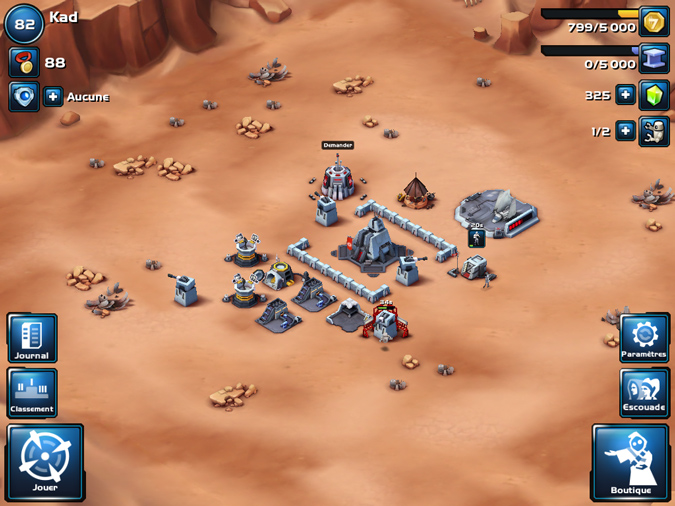View the Escouade squad menu
This screenshot has height=506, width=675.
(643, 392)
